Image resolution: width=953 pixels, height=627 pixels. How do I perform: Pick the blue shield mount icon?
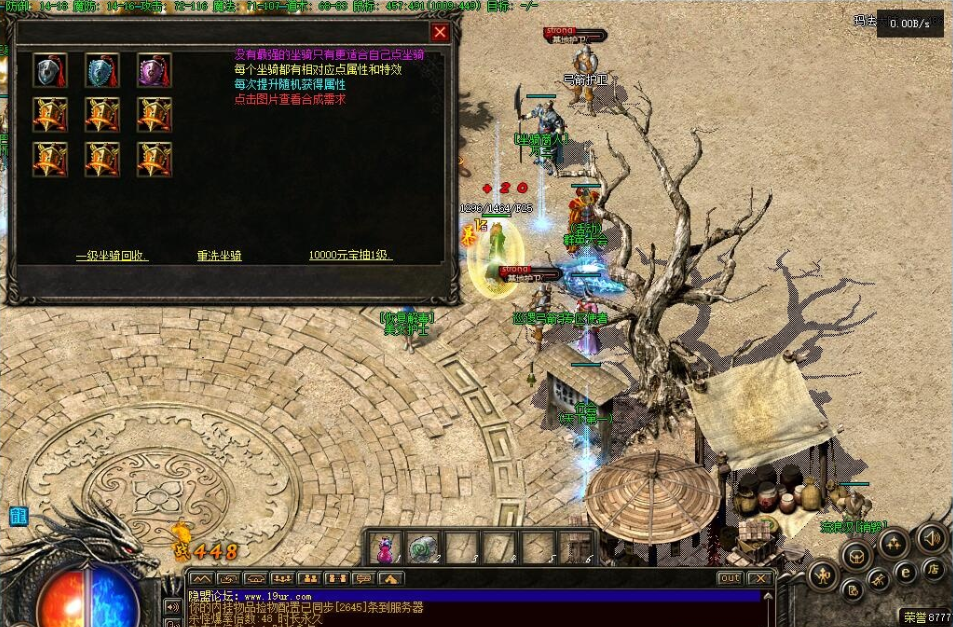[x=102, y=71]
